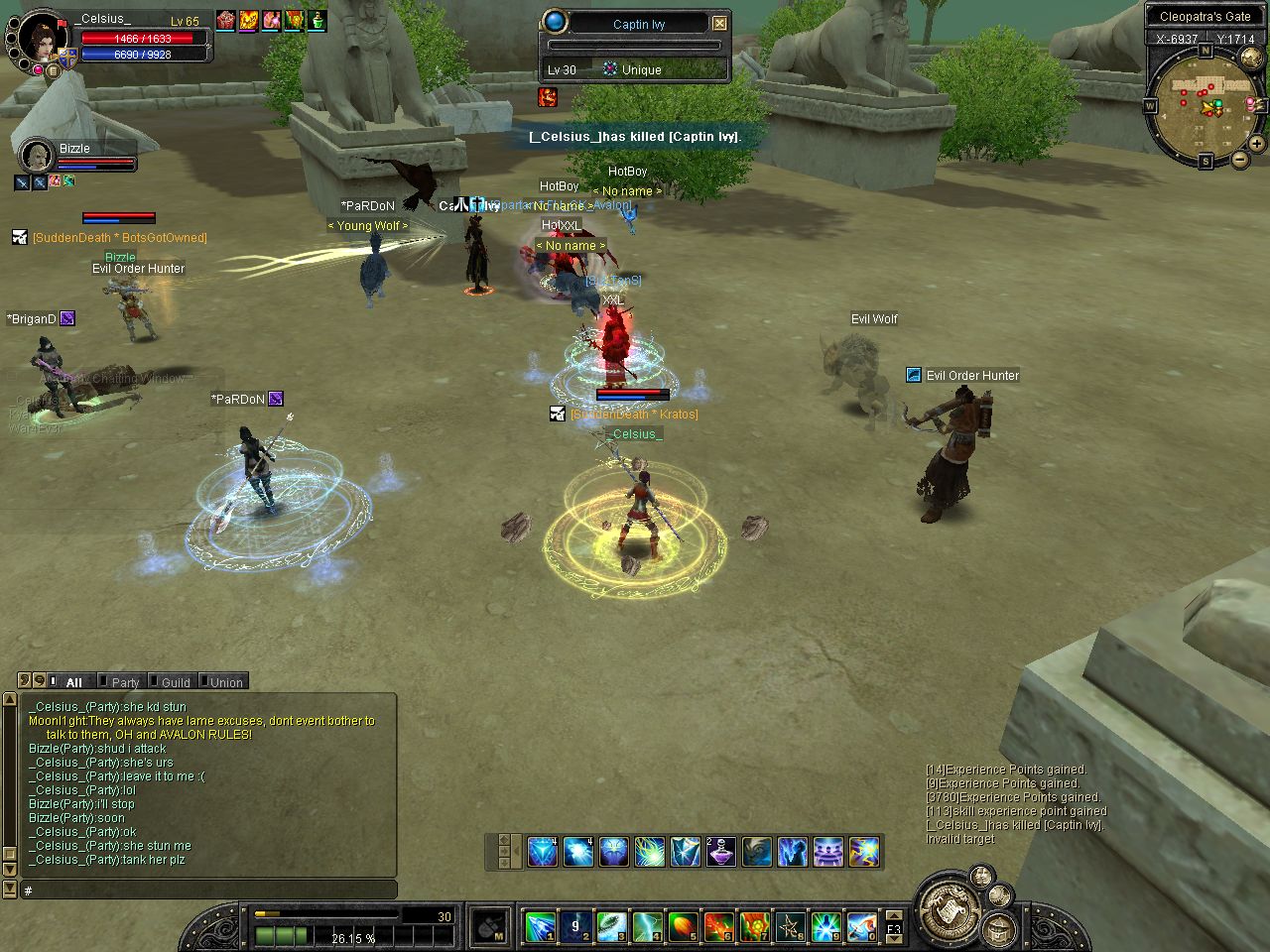Screen dimensions: 1270x952
Task: Click the _Celsius_ character portrait
Action: [x=42, y=40]
